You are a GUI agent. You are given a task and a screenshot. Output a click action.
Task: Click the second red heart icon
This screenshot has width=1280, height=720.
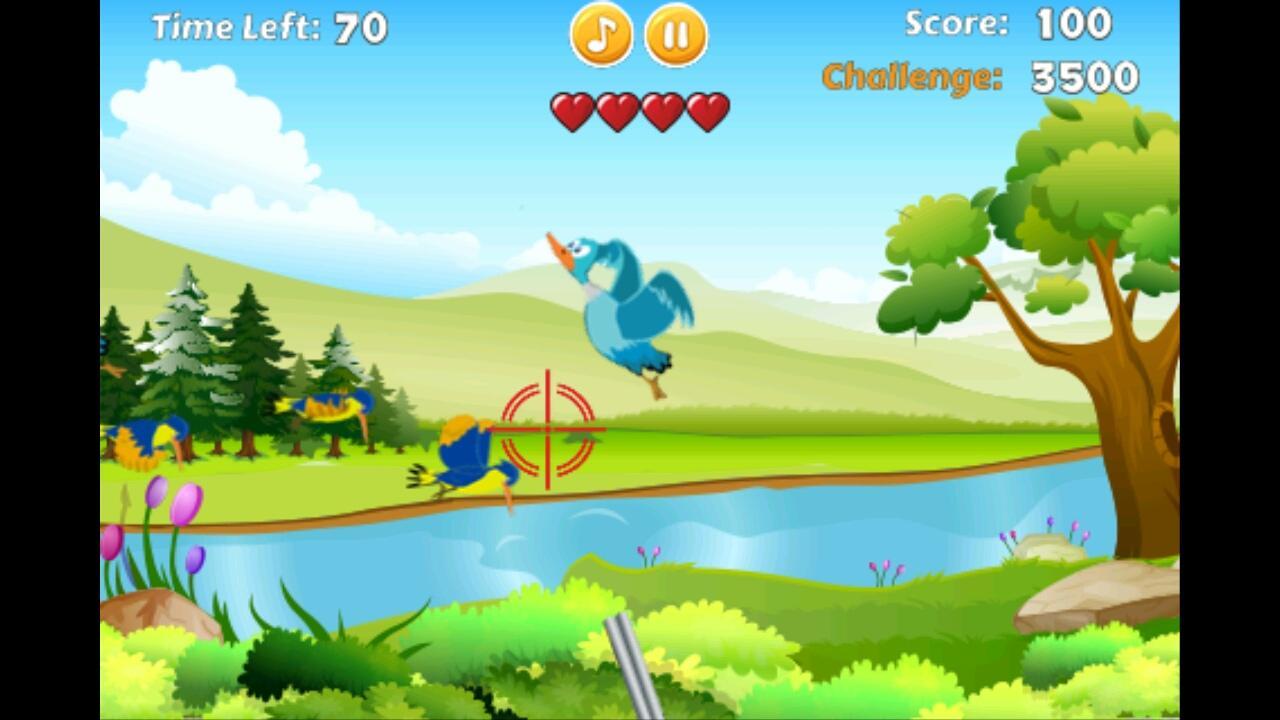[x=619, y=110]
